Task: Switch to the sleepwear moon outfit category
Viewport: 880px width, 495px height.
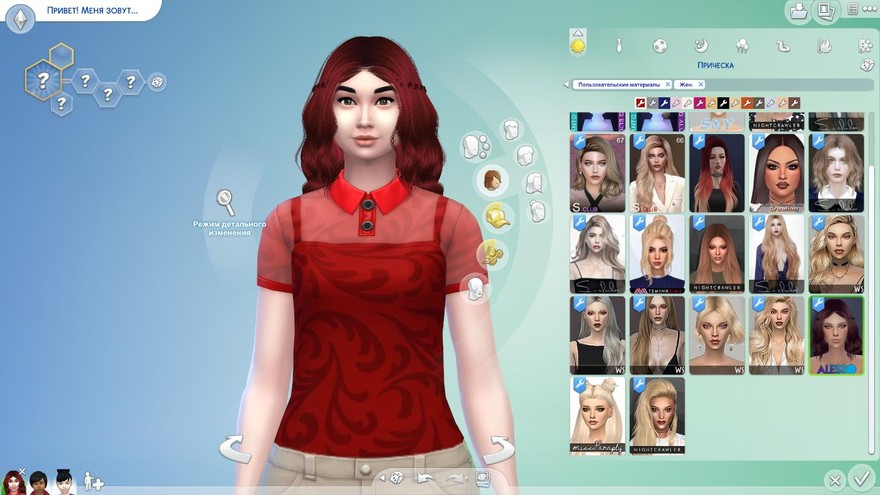Action: (x=702, y=46)
